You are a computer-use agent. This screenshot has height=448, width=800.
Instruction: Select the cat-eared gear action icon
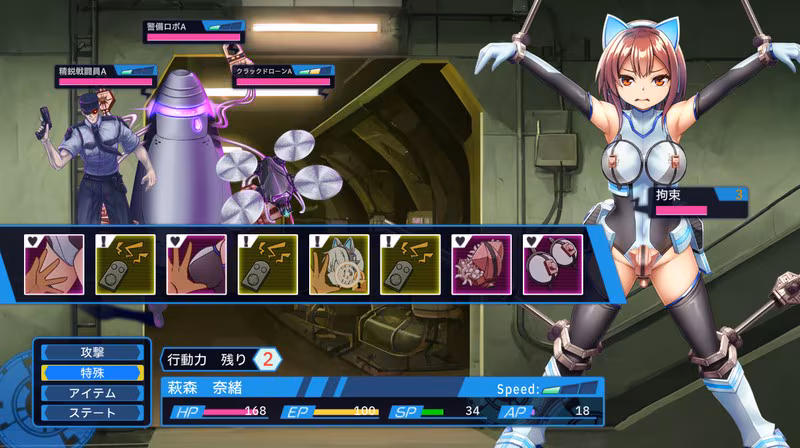340,264
